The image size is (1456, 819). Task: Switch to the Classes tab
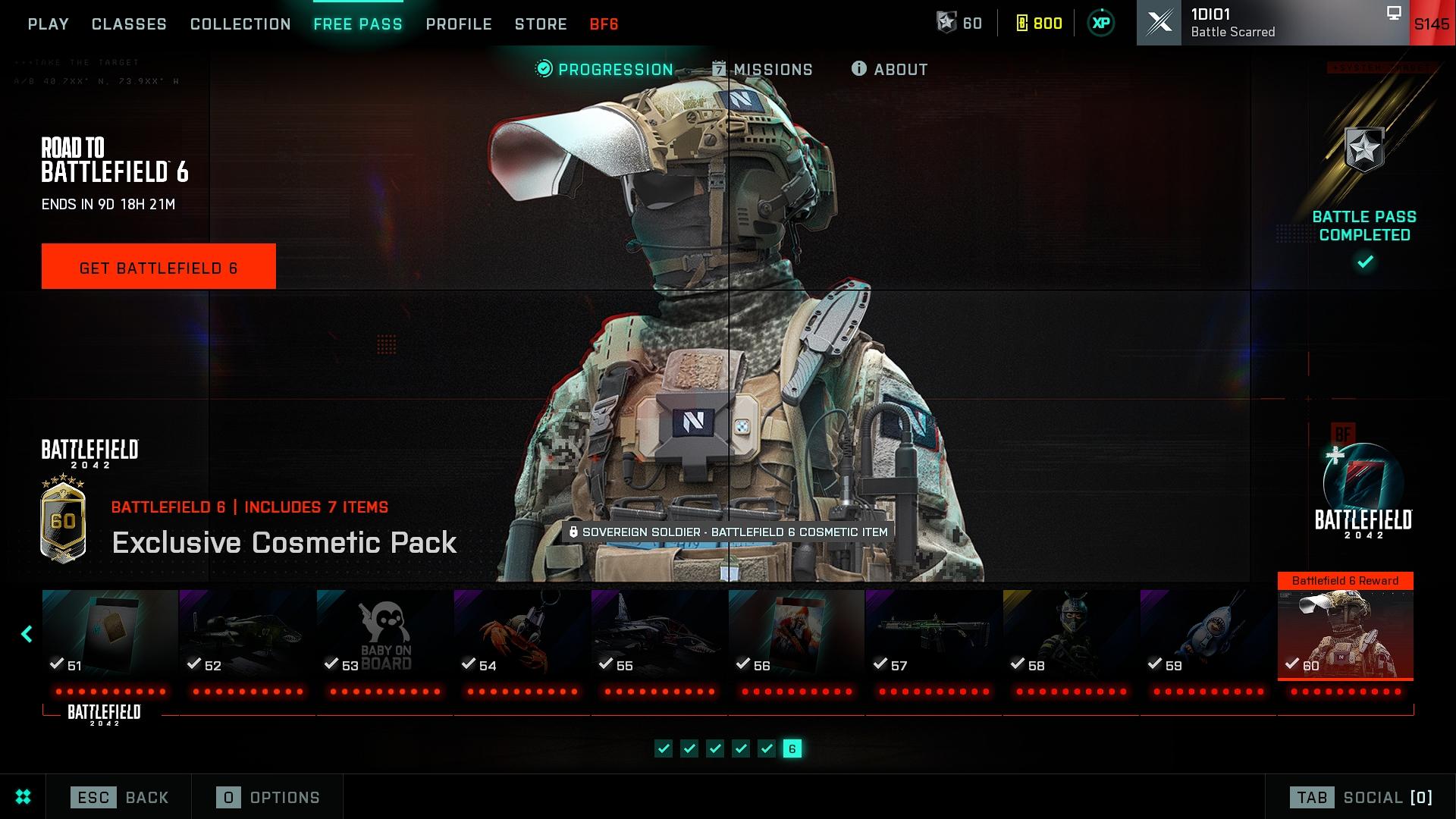[129, 24]
